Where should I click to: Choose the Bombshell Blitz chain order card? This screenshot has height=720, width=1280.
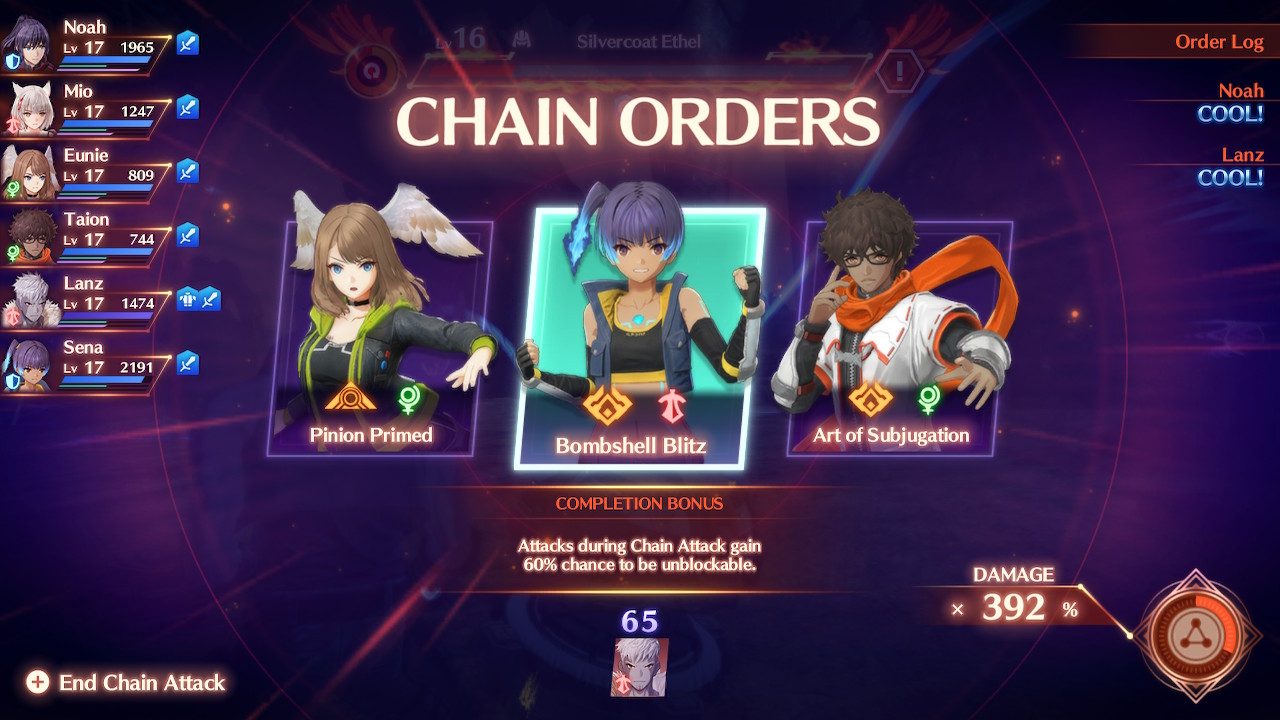point(638,338)
